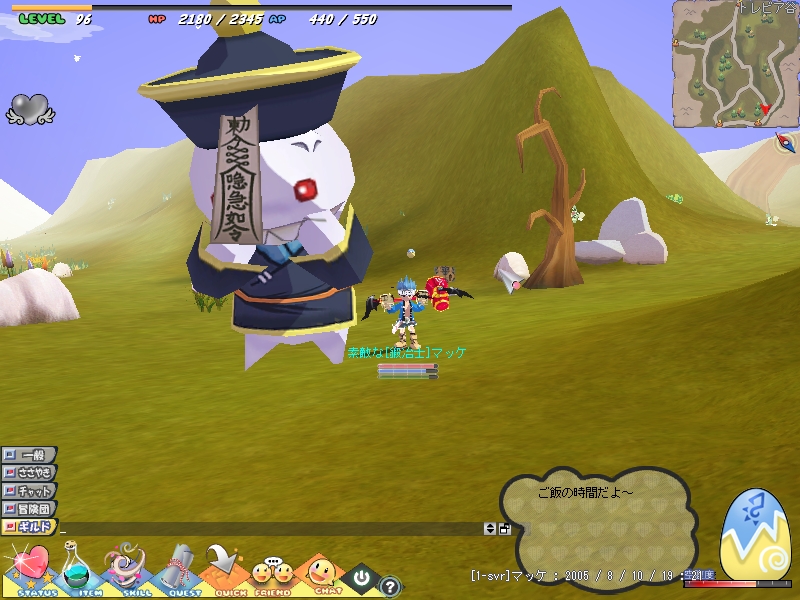Click the power button icon
800x600 pixels.
point(359,578)
